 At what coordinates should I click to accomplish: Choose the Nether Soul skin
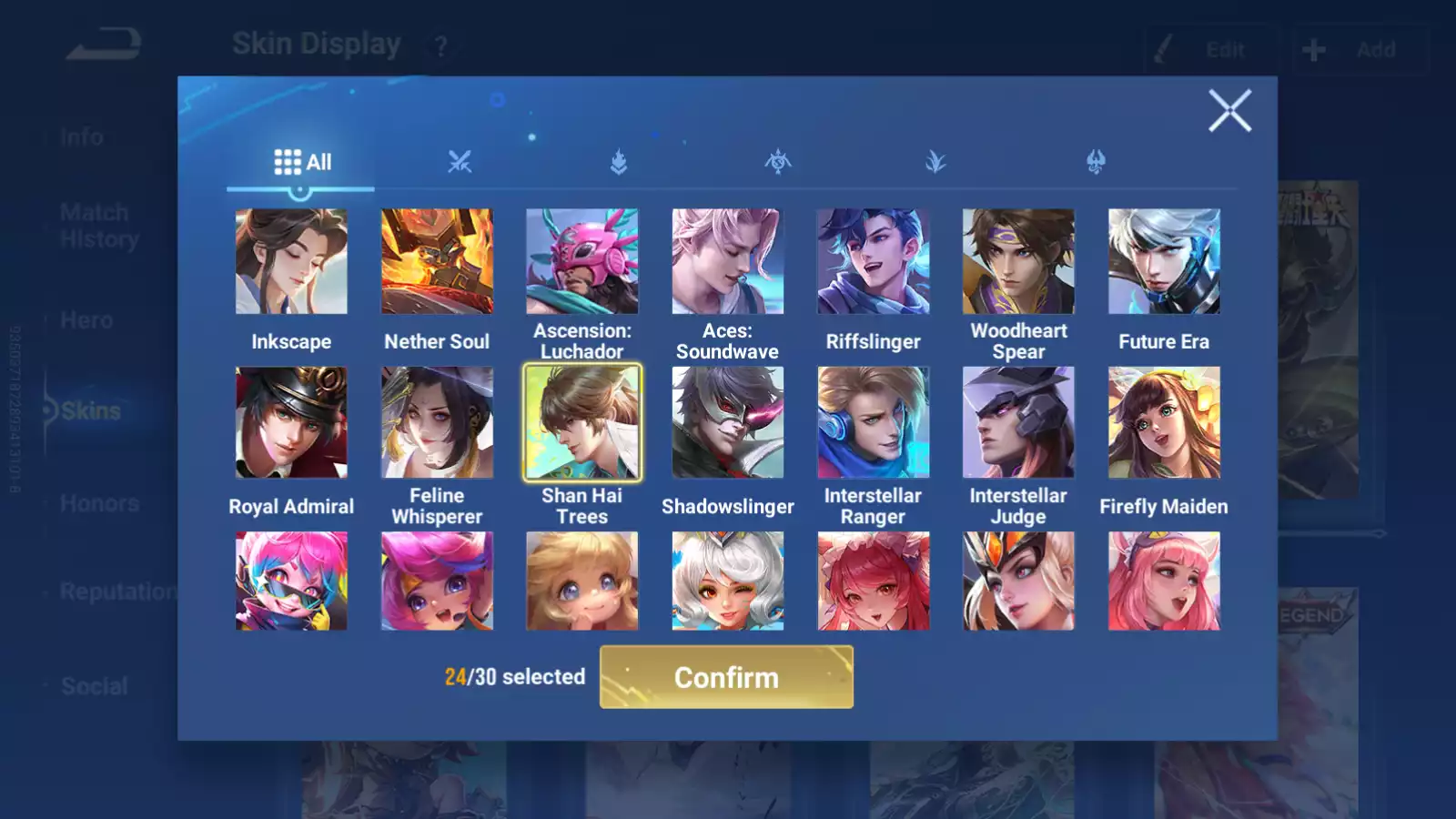(x=437, y=261)
